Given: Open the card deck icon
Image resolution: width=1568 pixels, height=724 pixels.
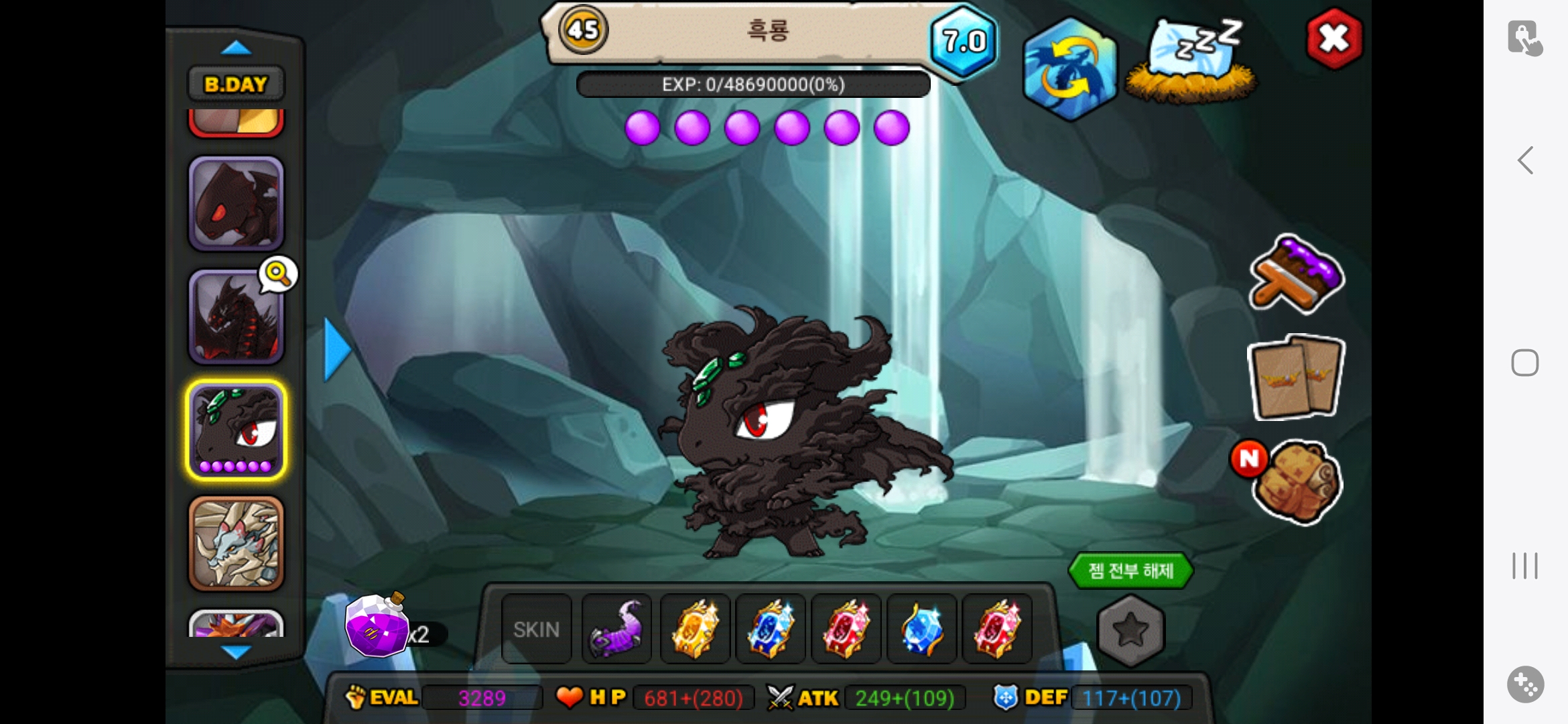Looking at the screenshot, I should pyautogui.click(x=1296, y=378).
